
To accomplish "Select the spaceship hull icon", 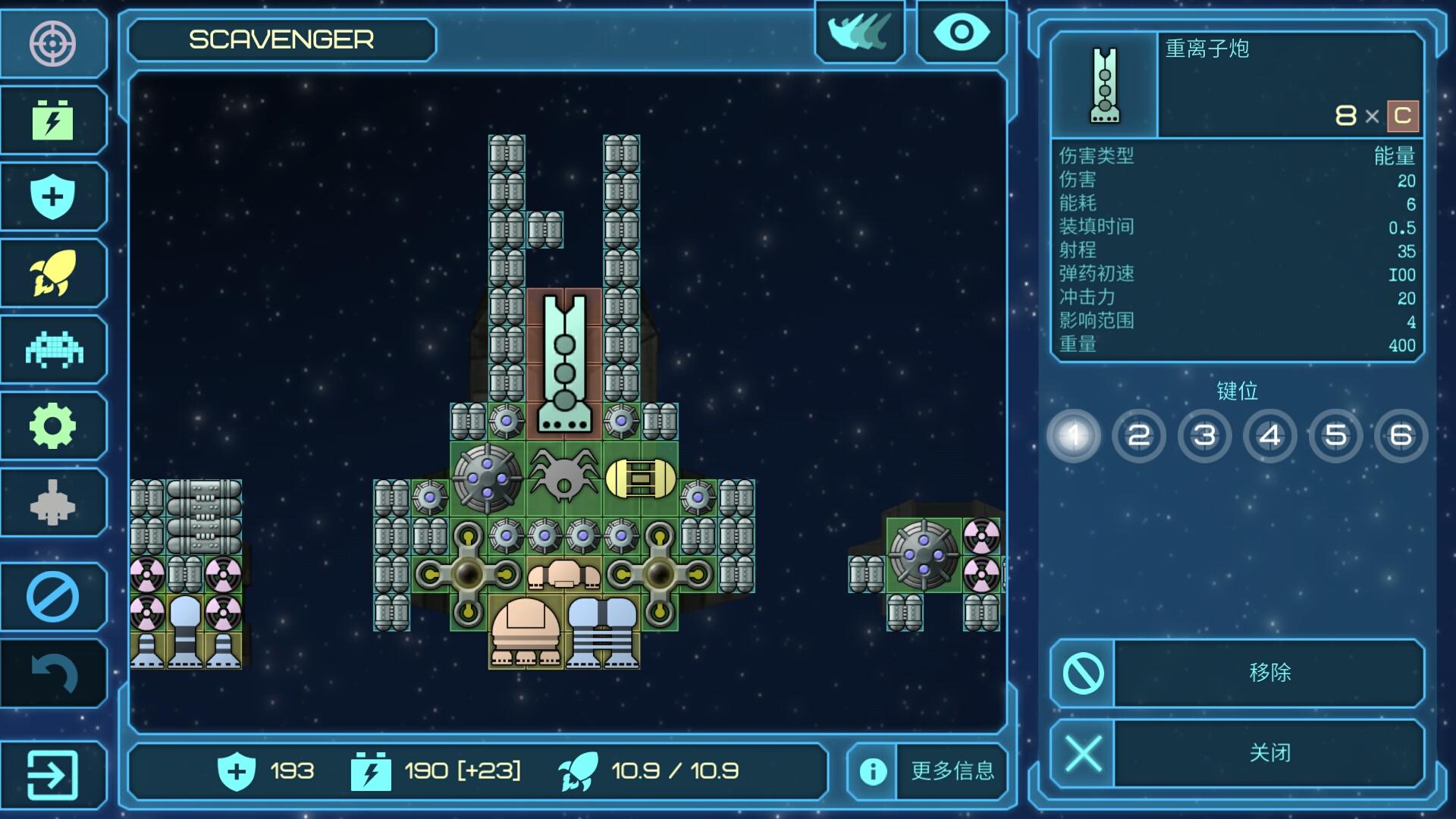I will (x=52, y=502).
